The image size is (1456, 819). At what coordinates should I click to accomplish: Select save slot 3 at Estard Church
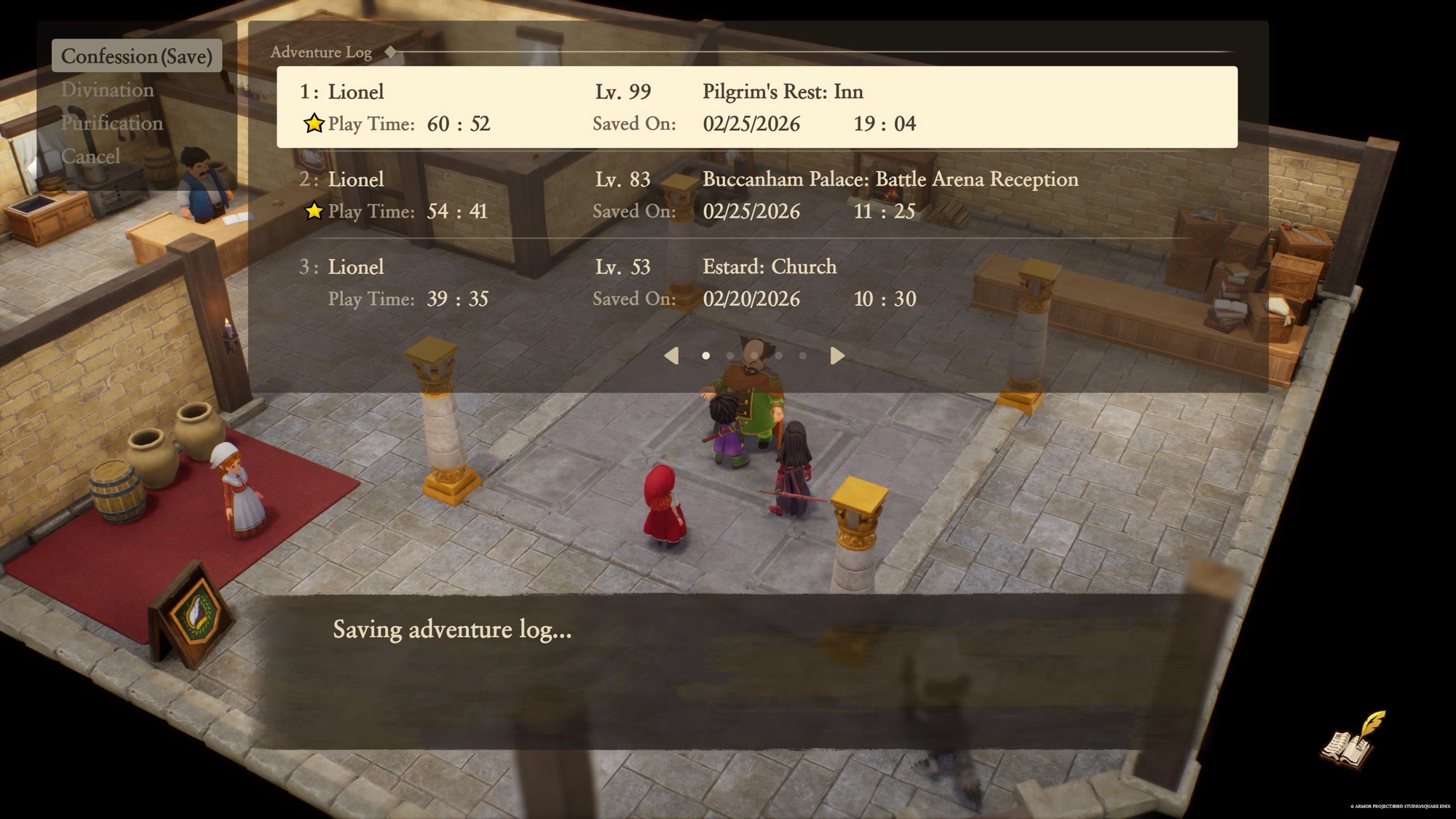pyautogui.click(x=756, y=282)
